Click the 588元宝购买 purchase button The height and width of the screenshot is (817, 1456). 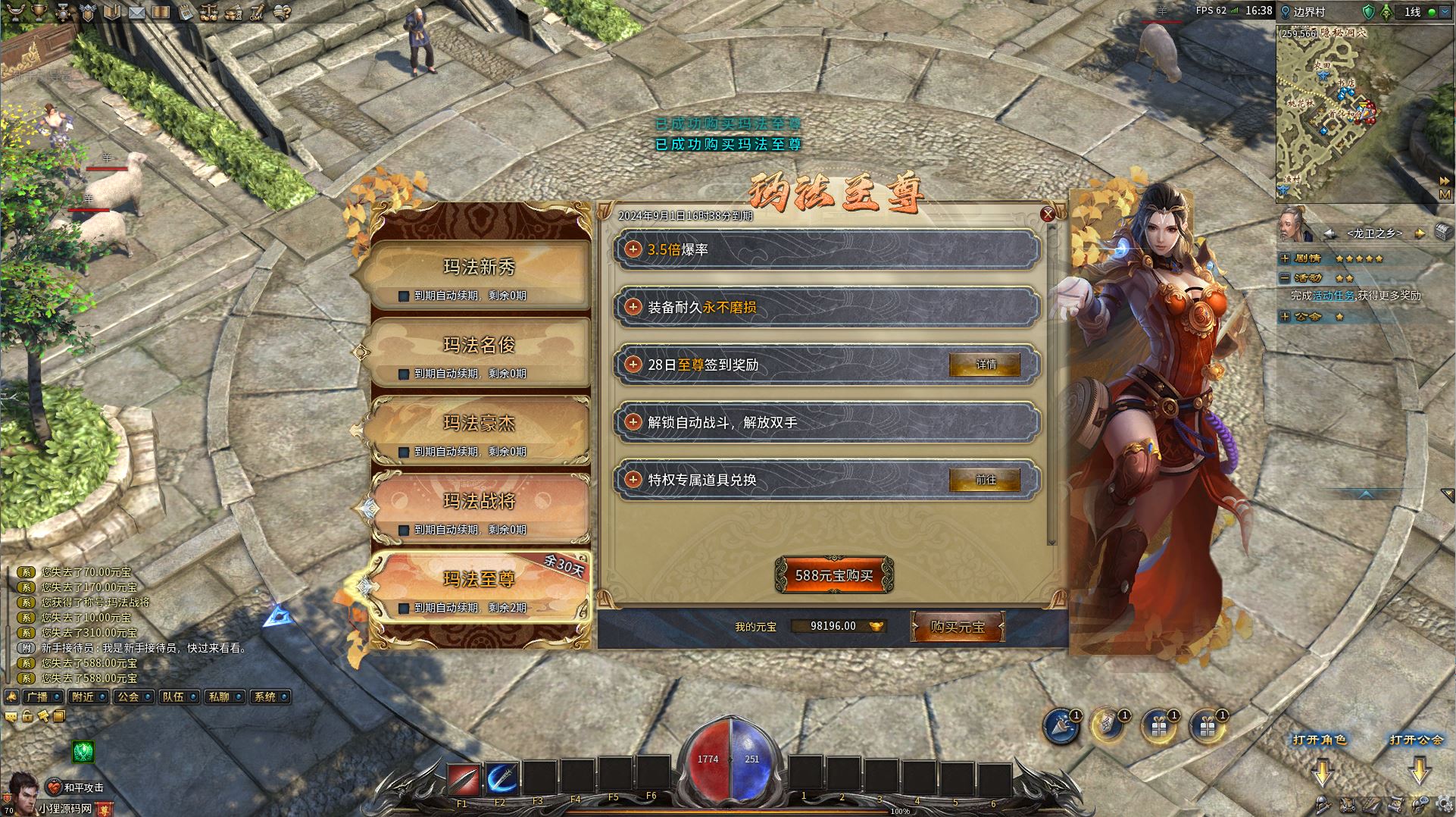(834, 576)
